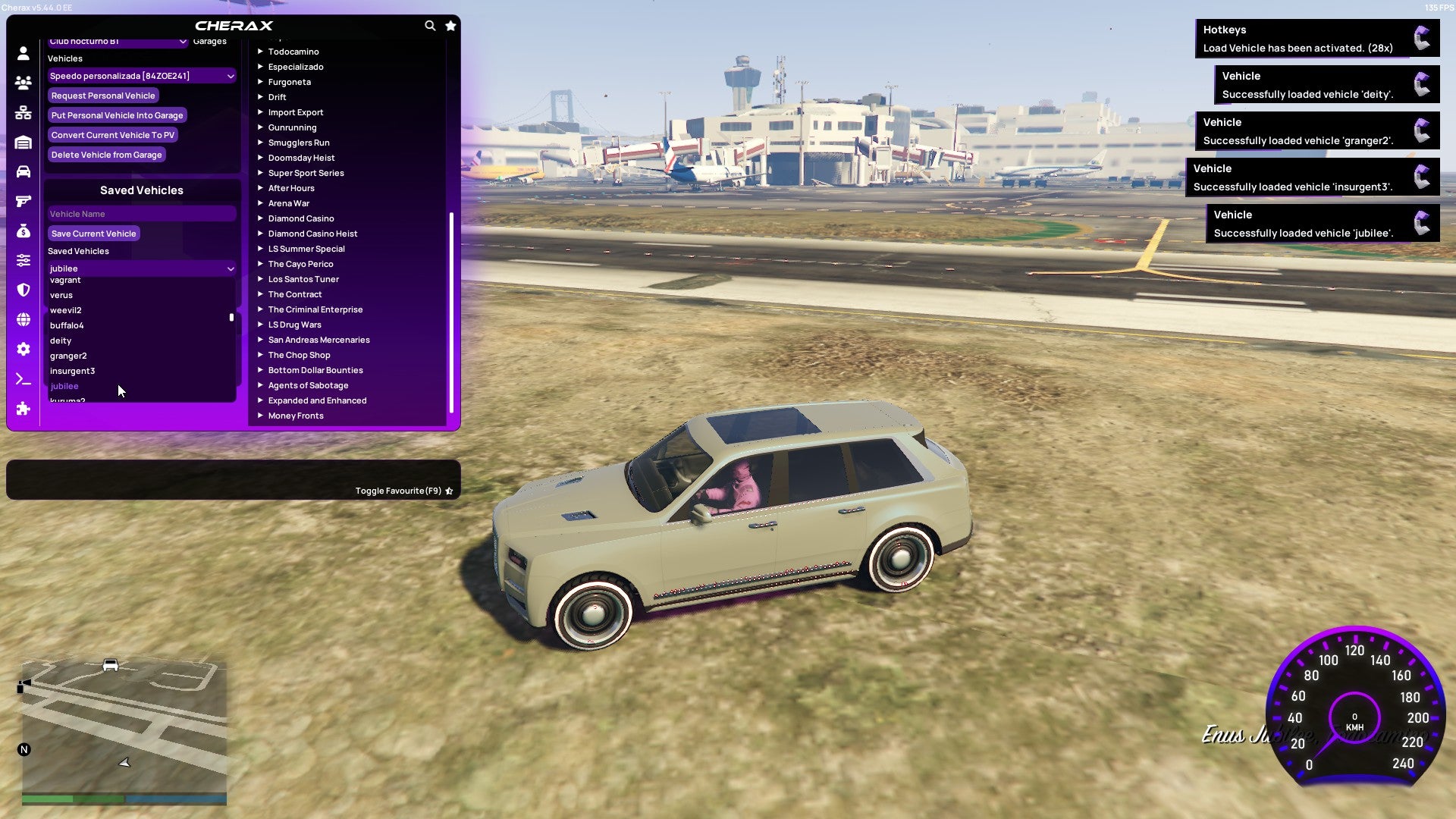Screen dimensions: 1456x819
Task: Expand the Super Sport Series category
Action: point(306,172)
